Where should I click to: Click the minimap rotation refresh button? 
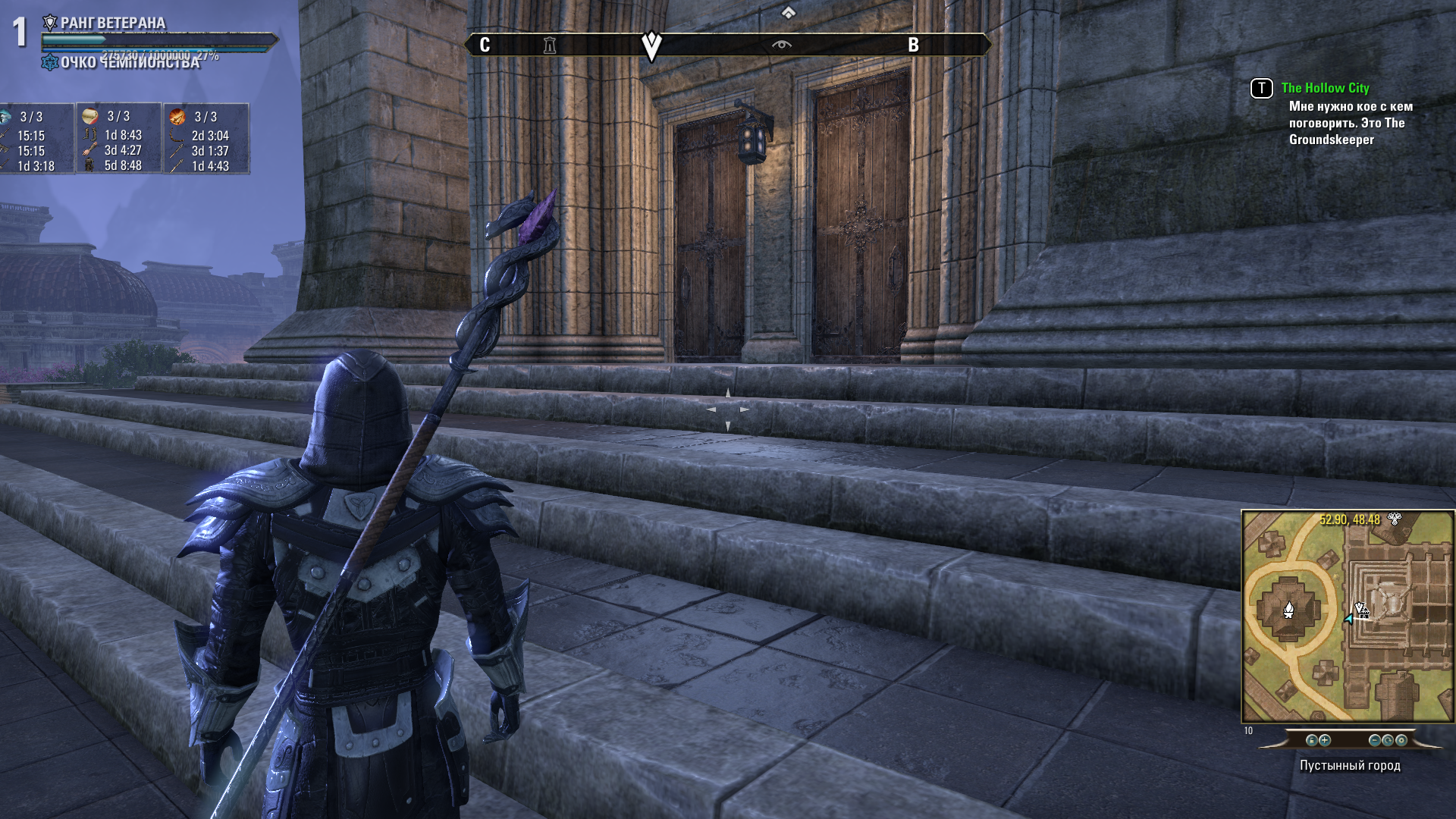(1388, 740)
